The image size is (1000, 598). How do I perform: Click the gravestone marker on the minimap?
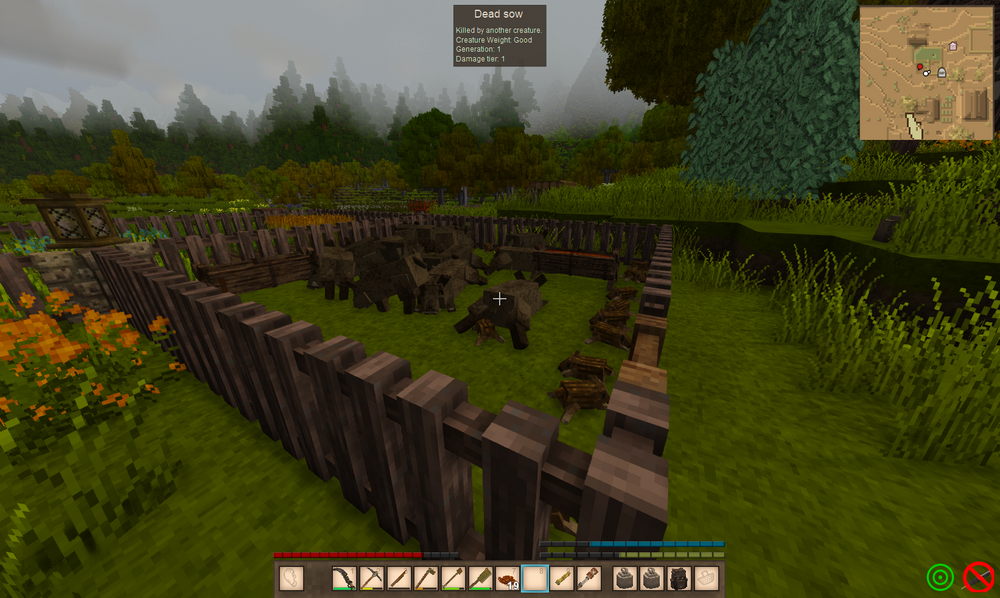(x=941, y=72)
